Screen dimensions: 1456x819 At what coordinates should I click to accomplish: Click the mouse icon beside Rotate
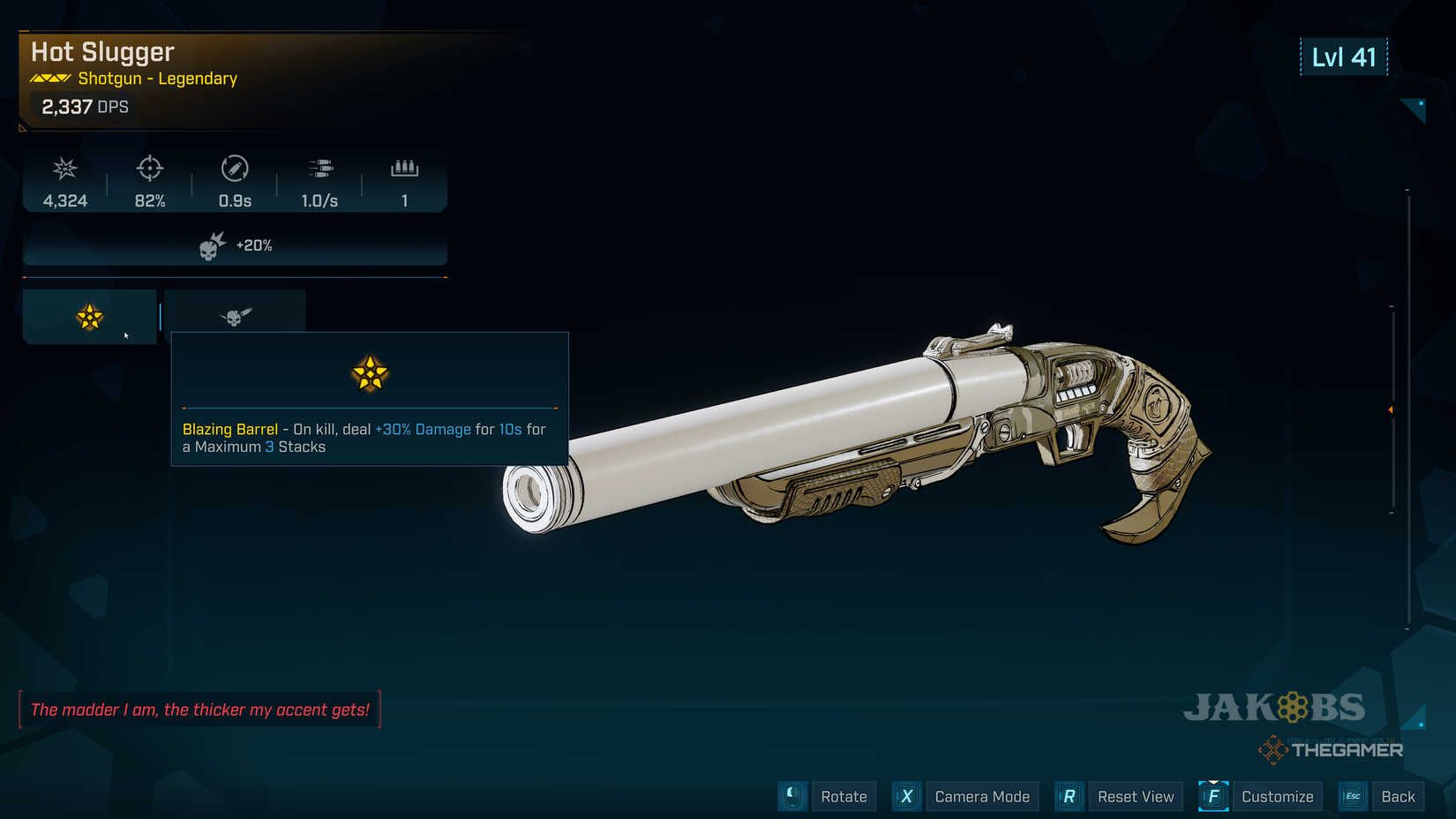pyautogui.click(x=792, y=796)
